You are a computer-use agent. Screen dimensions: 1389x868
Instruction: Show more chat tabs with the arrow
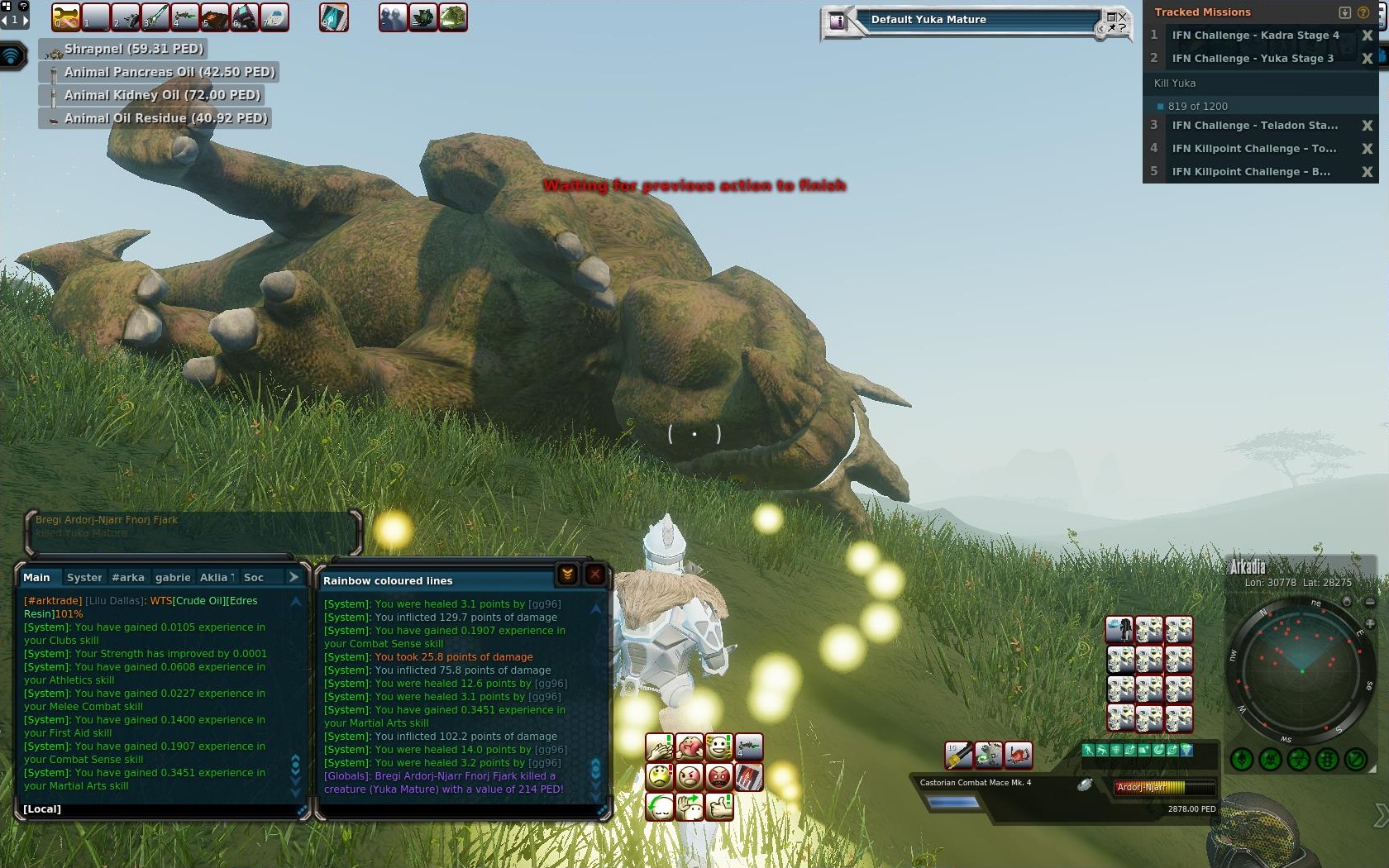[x=294, y=577]
